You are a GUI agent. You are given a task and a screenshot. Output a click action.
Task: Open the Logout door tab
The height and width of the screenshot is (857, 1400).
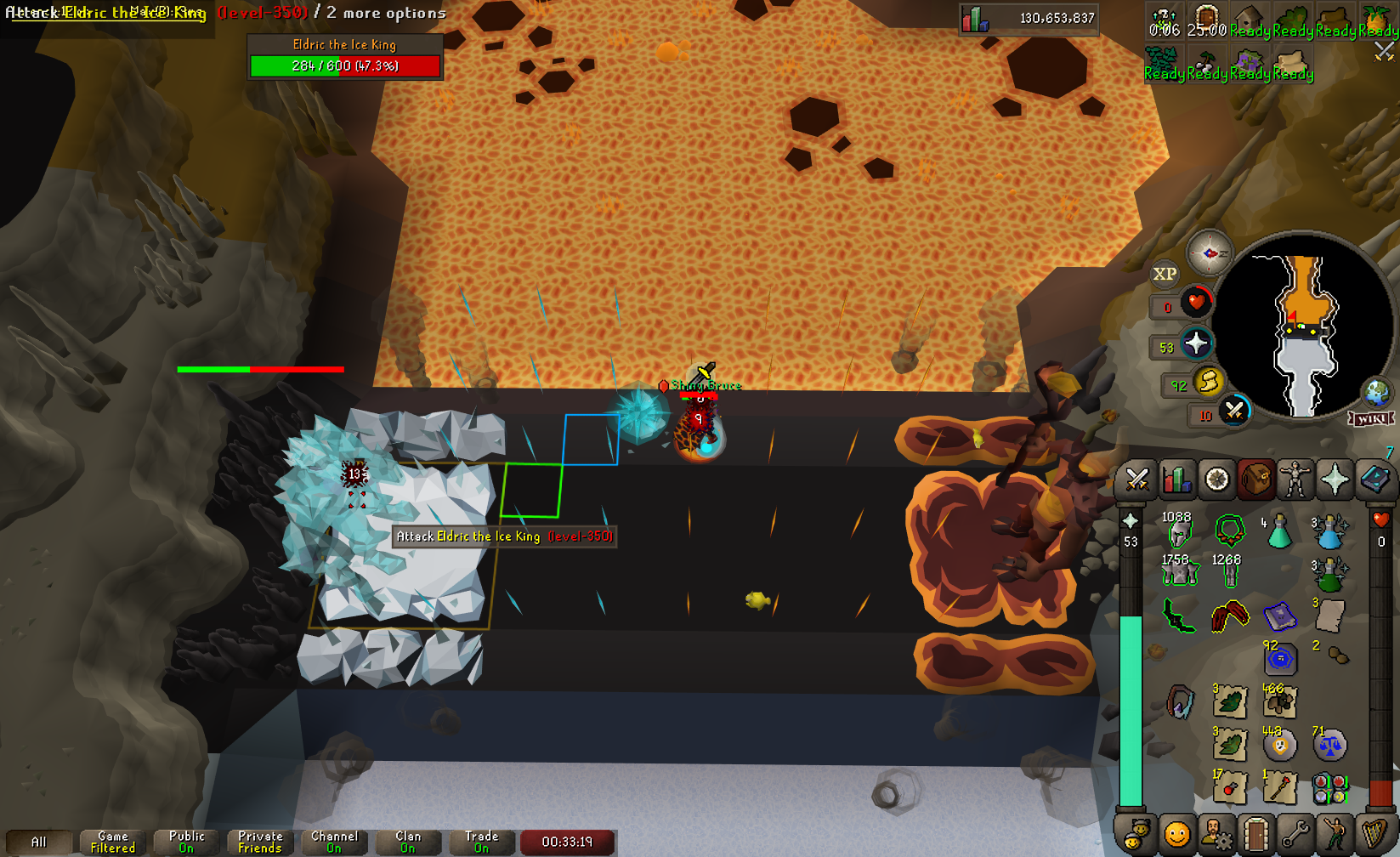tap(1255, 834)
